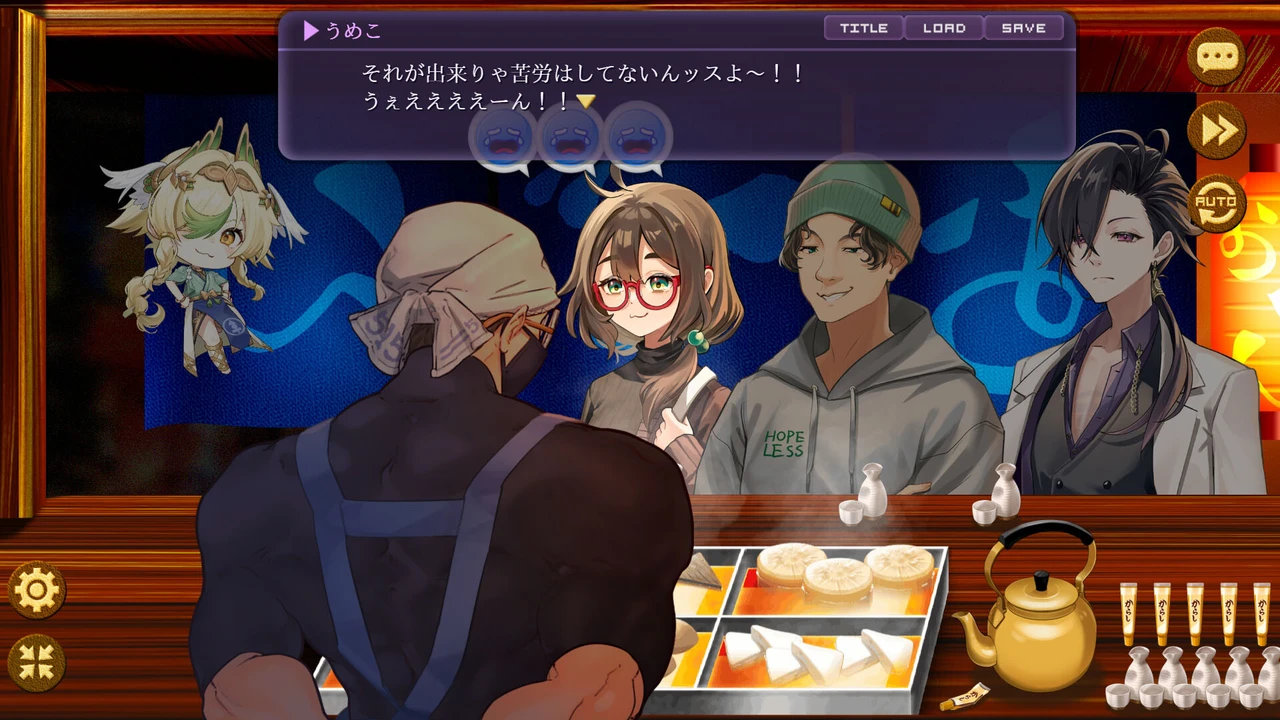Activate the fast-forward skip button
This screenshot has width=1280, height=720.
[1216, 130]
